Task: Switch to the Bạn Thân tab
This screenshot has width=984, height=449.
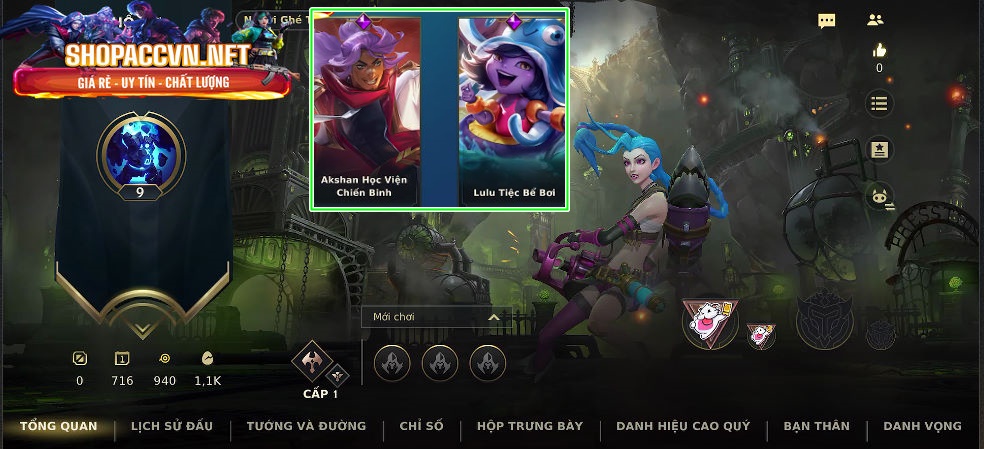Action: 816,426
